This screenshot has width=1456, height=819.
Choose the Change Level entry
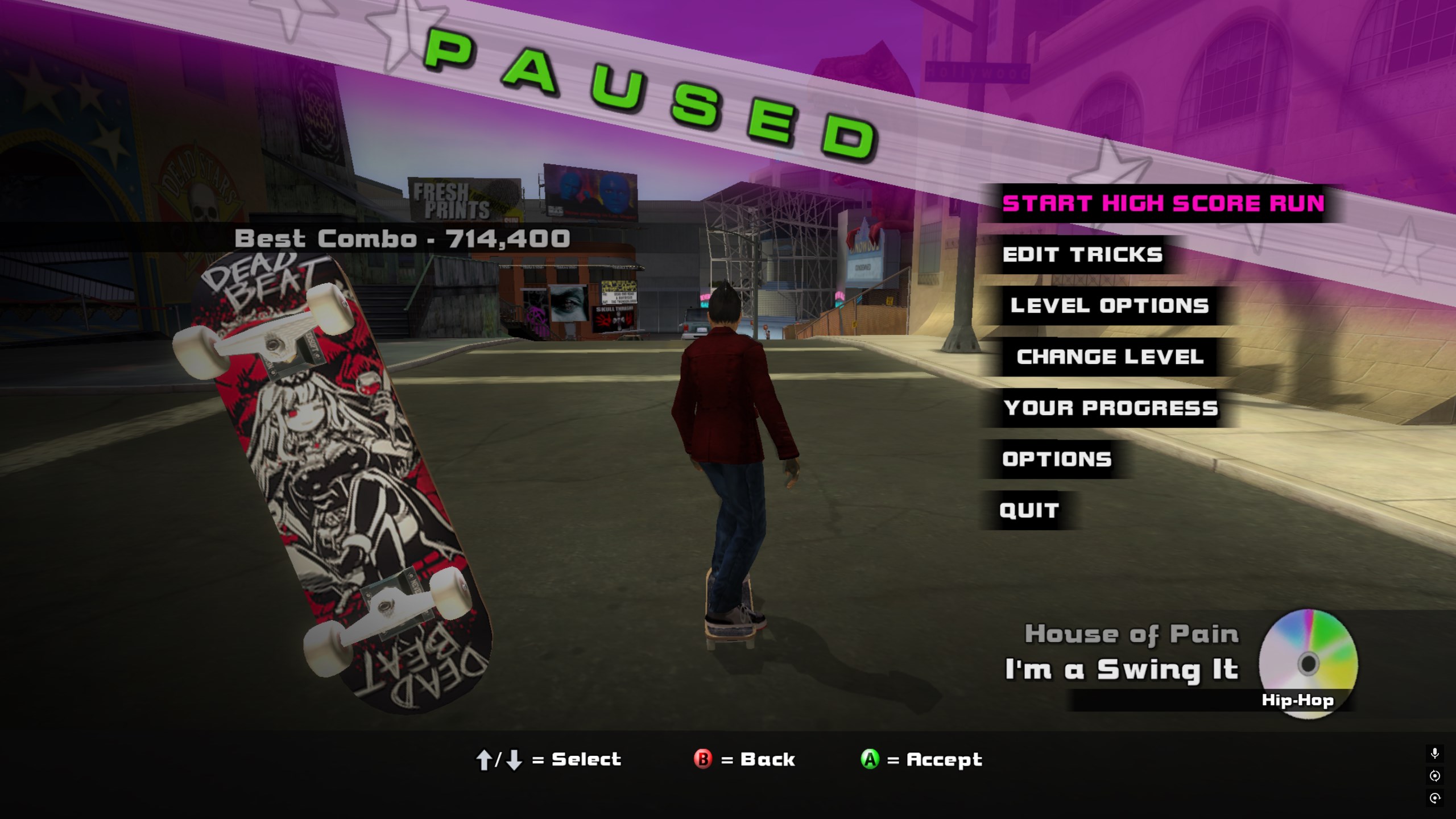point(1110,357)
